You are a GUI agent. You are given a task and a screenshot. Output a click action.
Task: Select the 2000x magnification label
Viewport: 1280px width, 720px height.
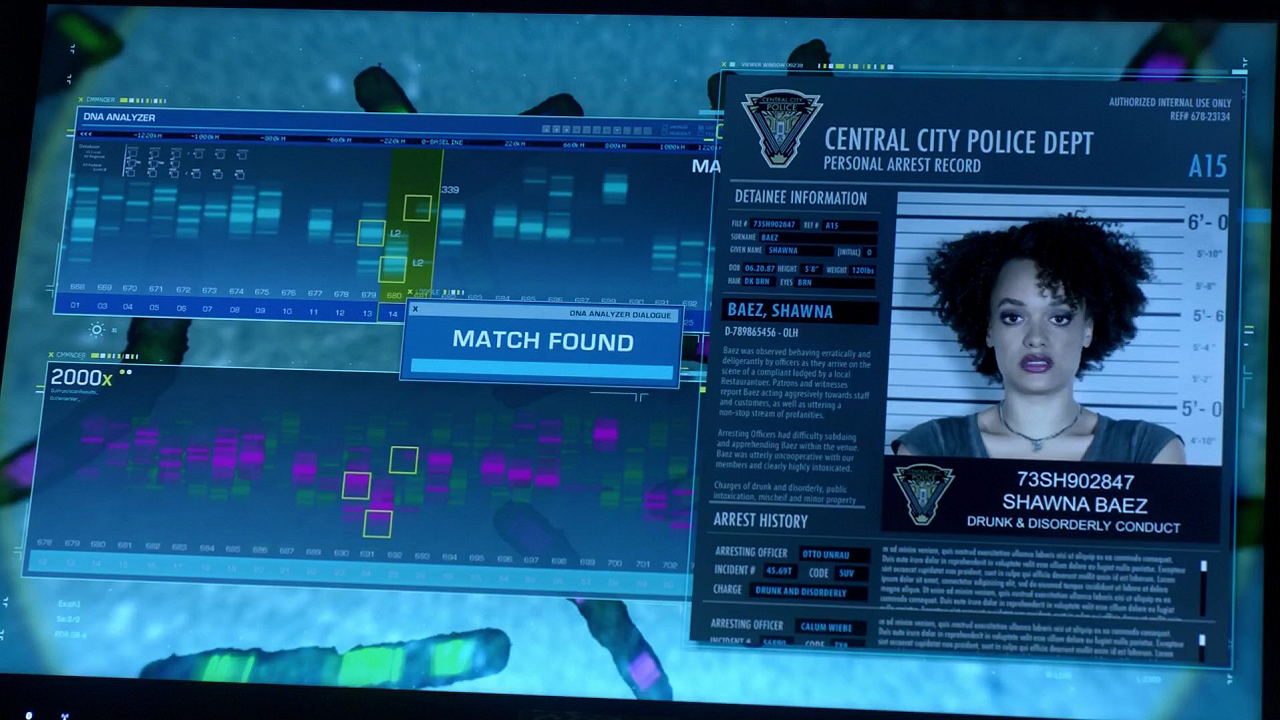81,378
